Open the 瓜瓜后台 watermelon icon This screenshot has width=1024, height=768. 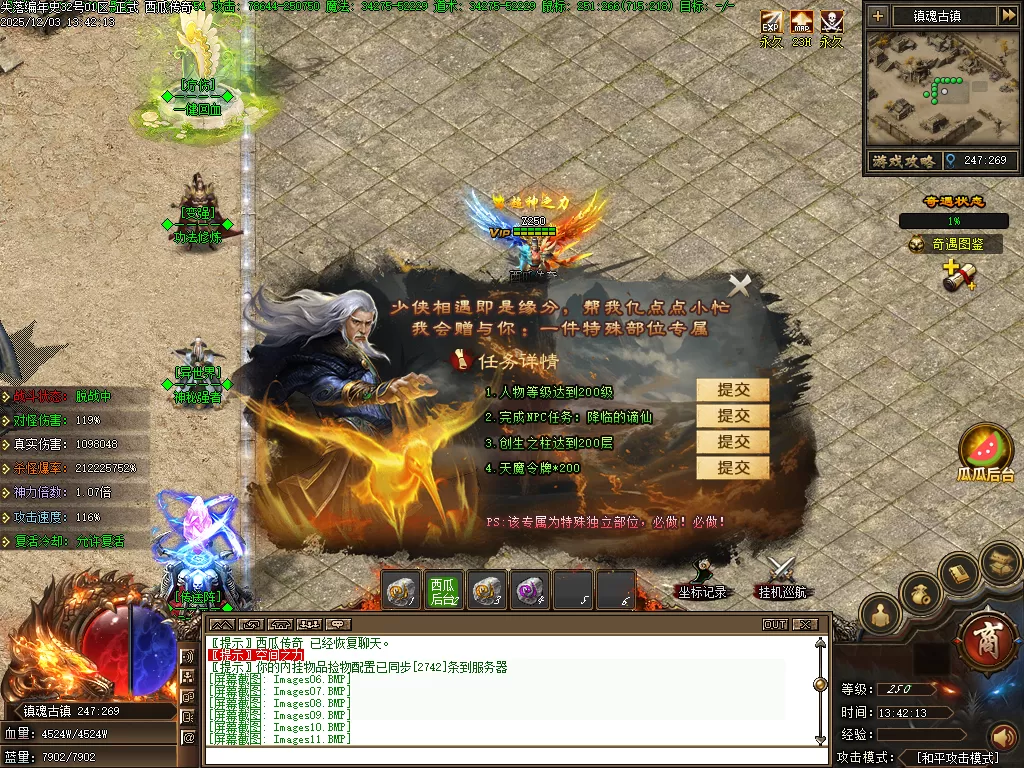point(986,451)
